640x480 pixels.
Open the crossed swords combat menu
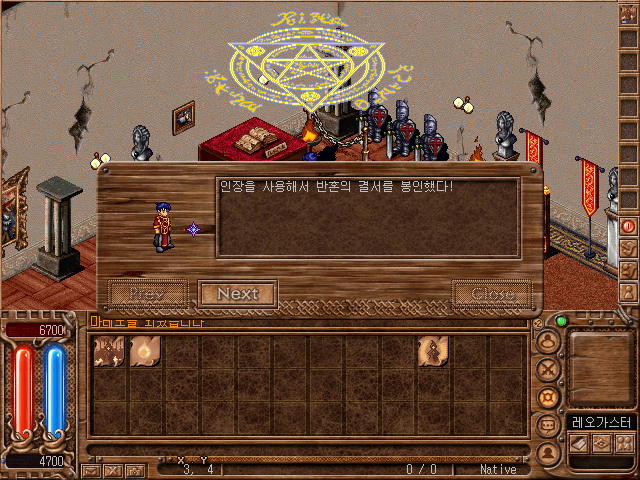549,369
